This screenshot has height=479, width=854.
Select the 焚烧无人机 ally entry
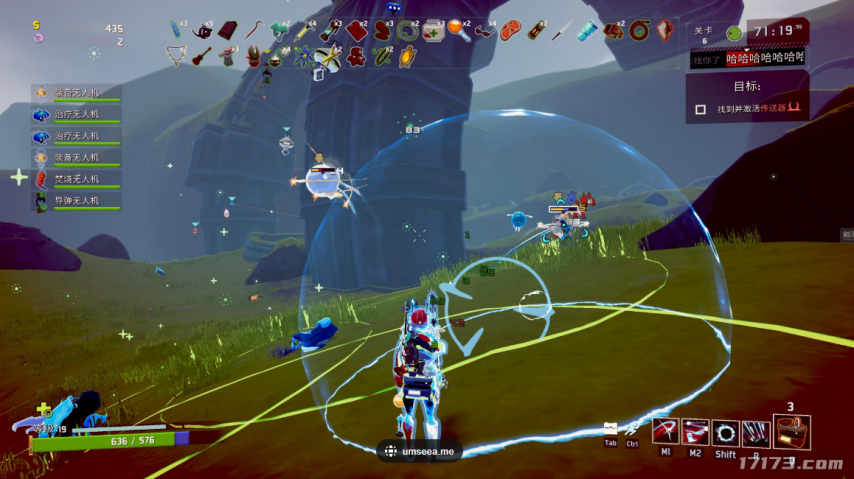pyautogui.click(x=76, y=179)
